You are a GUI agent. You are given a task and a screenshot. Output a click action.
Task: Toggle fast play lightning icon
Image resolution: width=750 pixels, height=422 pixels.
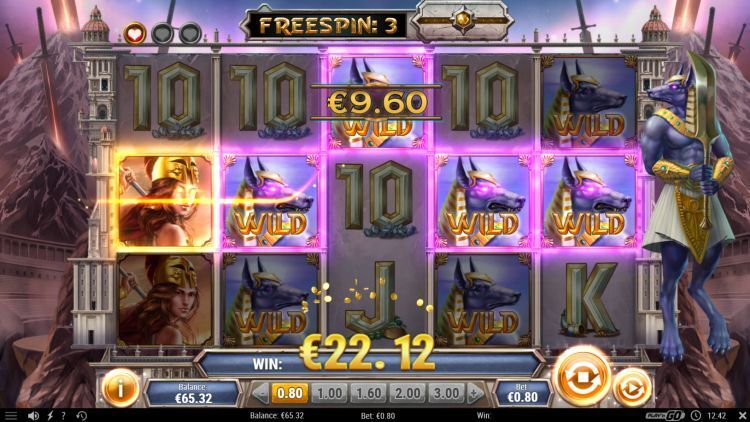click(50, 415)
